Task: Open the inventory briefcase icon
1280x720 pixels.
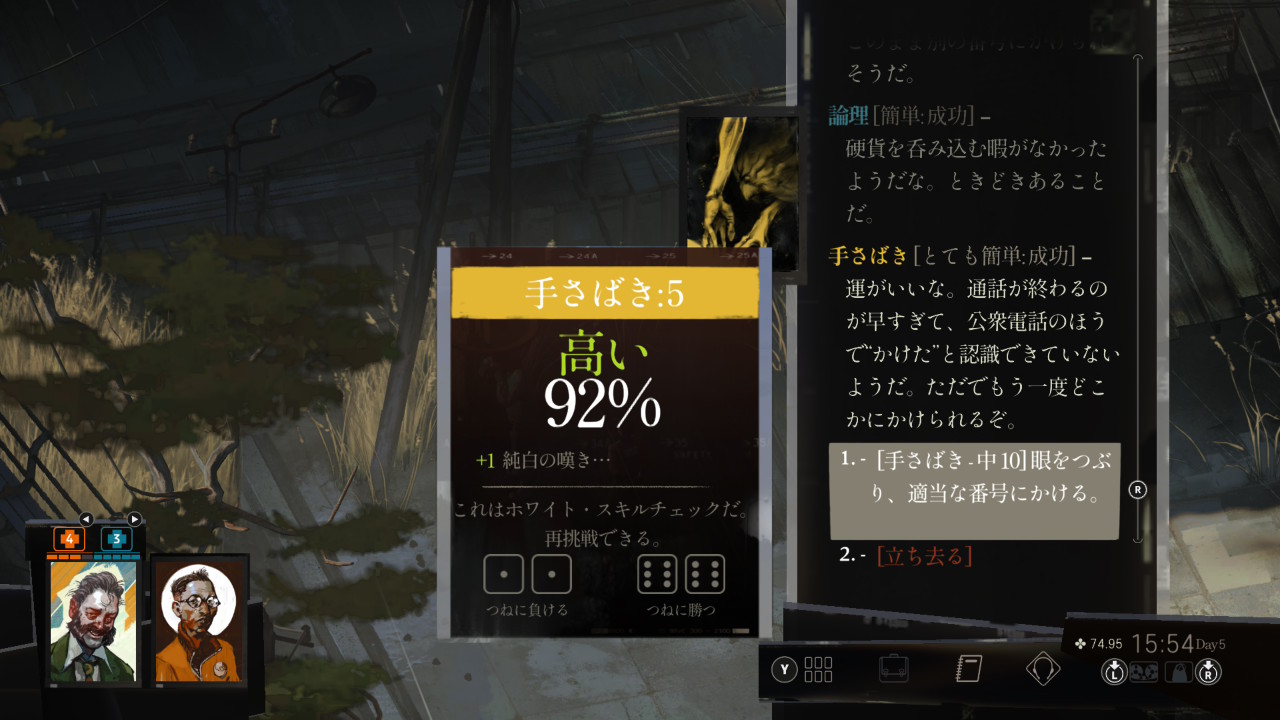Action: [x=894, y=668]
